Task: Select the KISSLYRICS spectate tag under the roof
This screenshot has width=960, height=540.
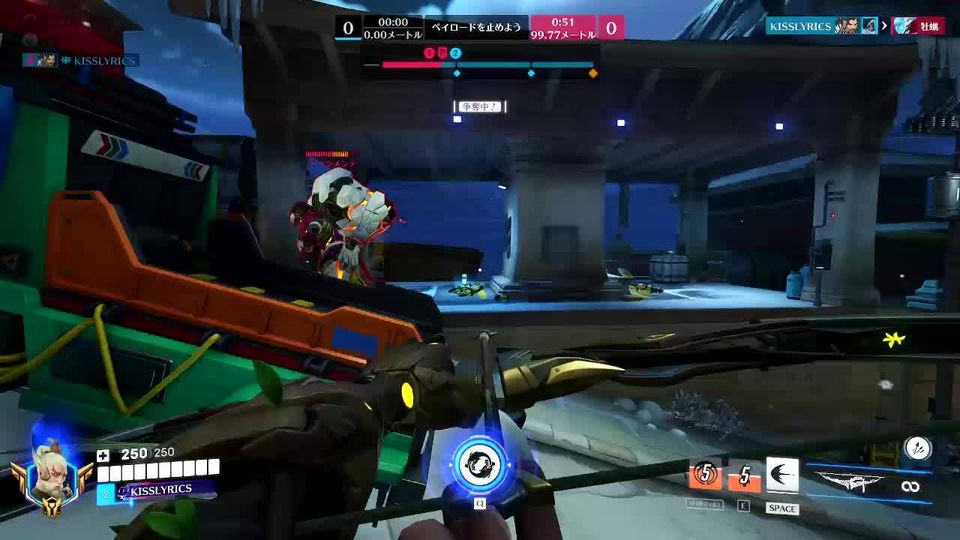Action: [82, 60]
